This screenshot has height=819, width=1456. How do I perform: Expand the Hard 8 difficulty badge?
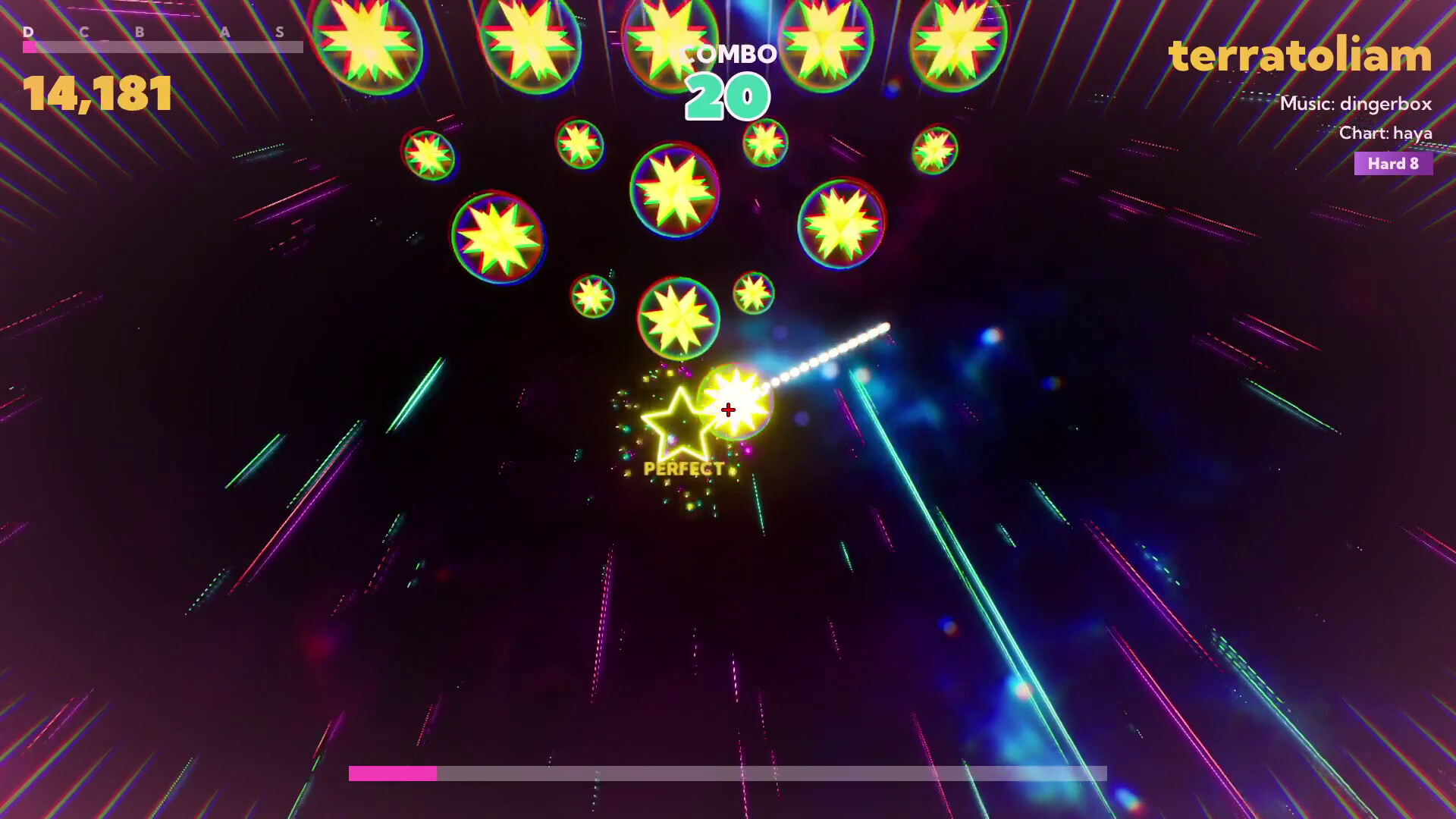click(x=1393, y=165)
